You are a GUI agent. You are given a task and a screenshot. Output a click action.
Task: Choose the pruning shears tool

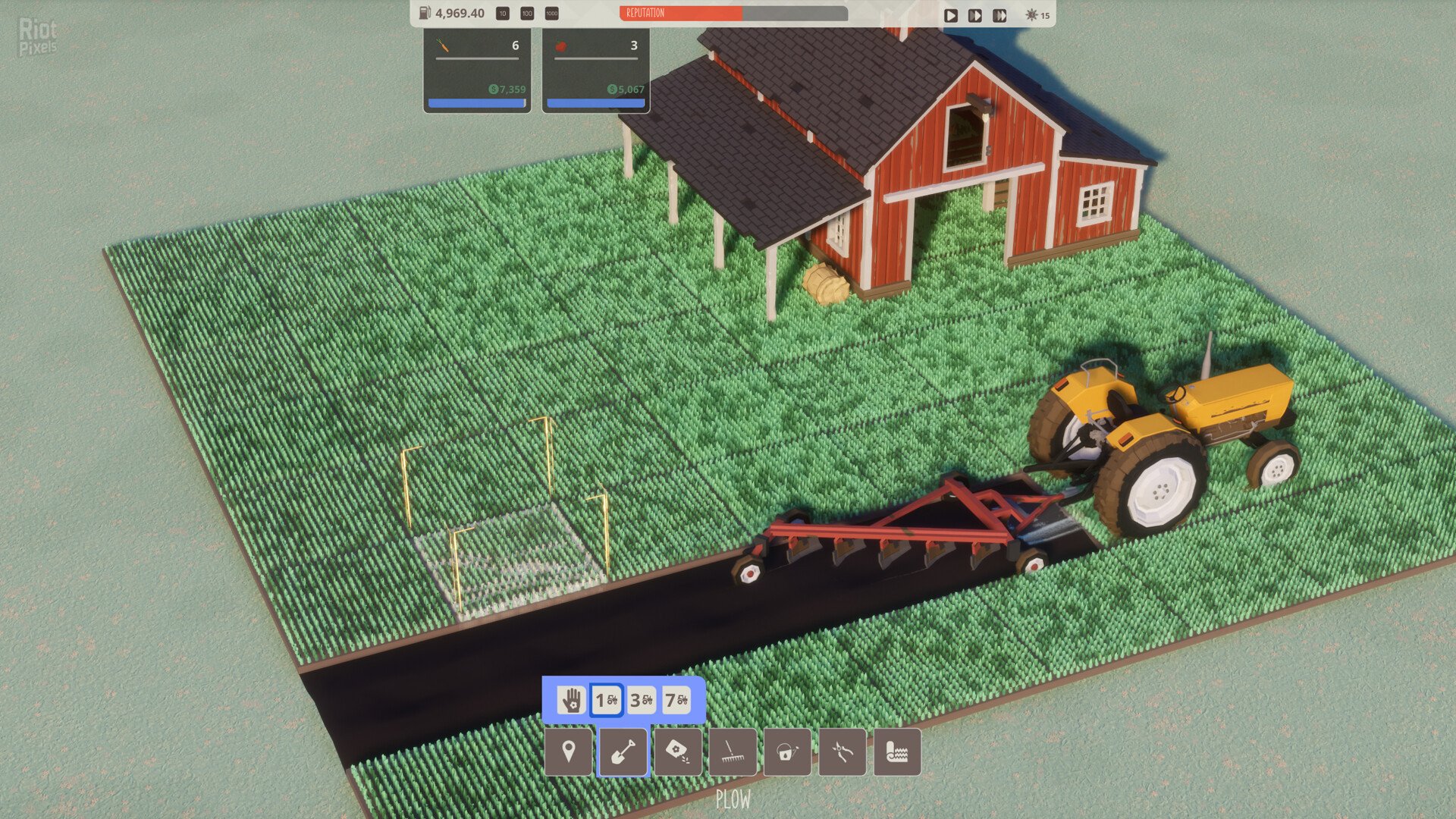[844, 752]
